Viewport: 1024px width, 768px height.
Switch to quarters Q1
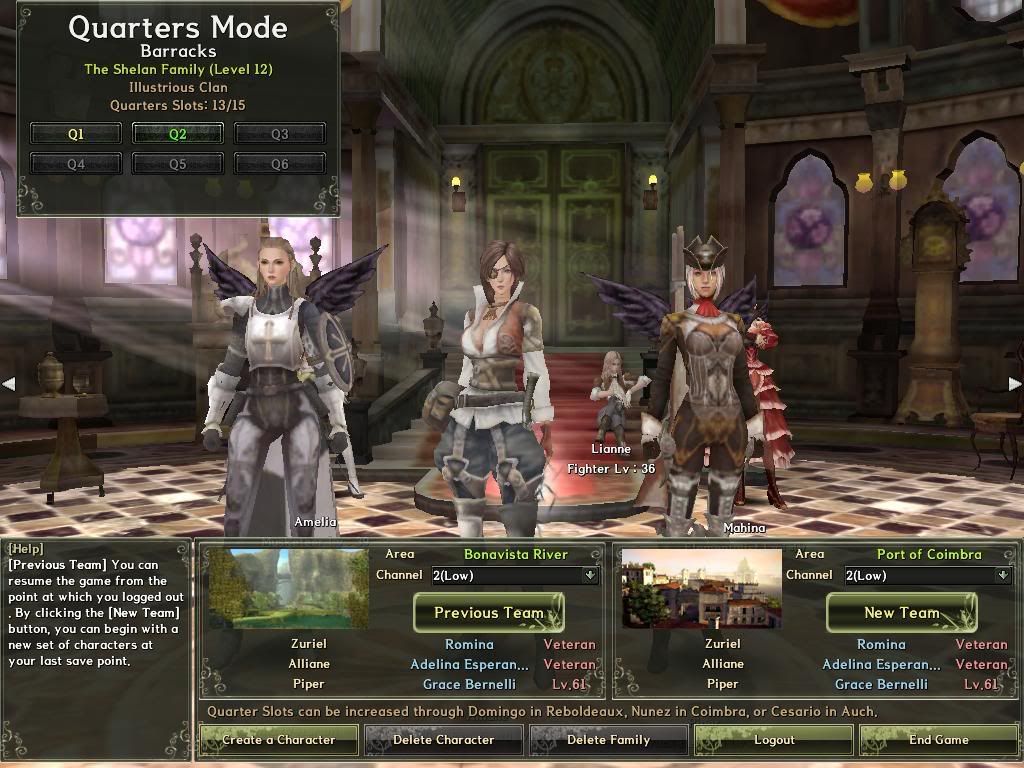coord(76,134)
